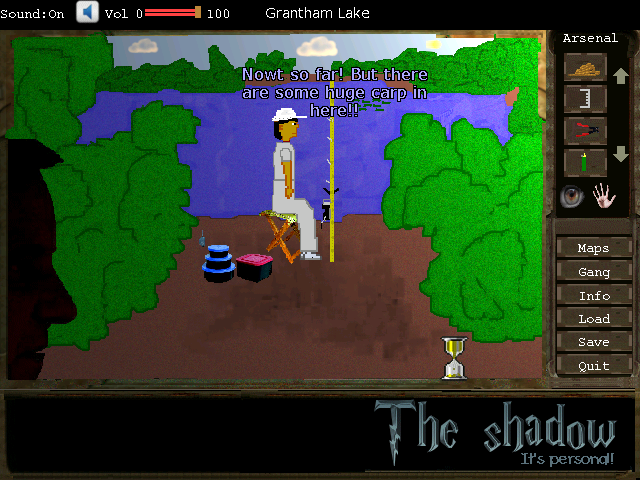Select the gold pile in the Arsenal
The image size is (640, 480).
(x=585, y=67)
